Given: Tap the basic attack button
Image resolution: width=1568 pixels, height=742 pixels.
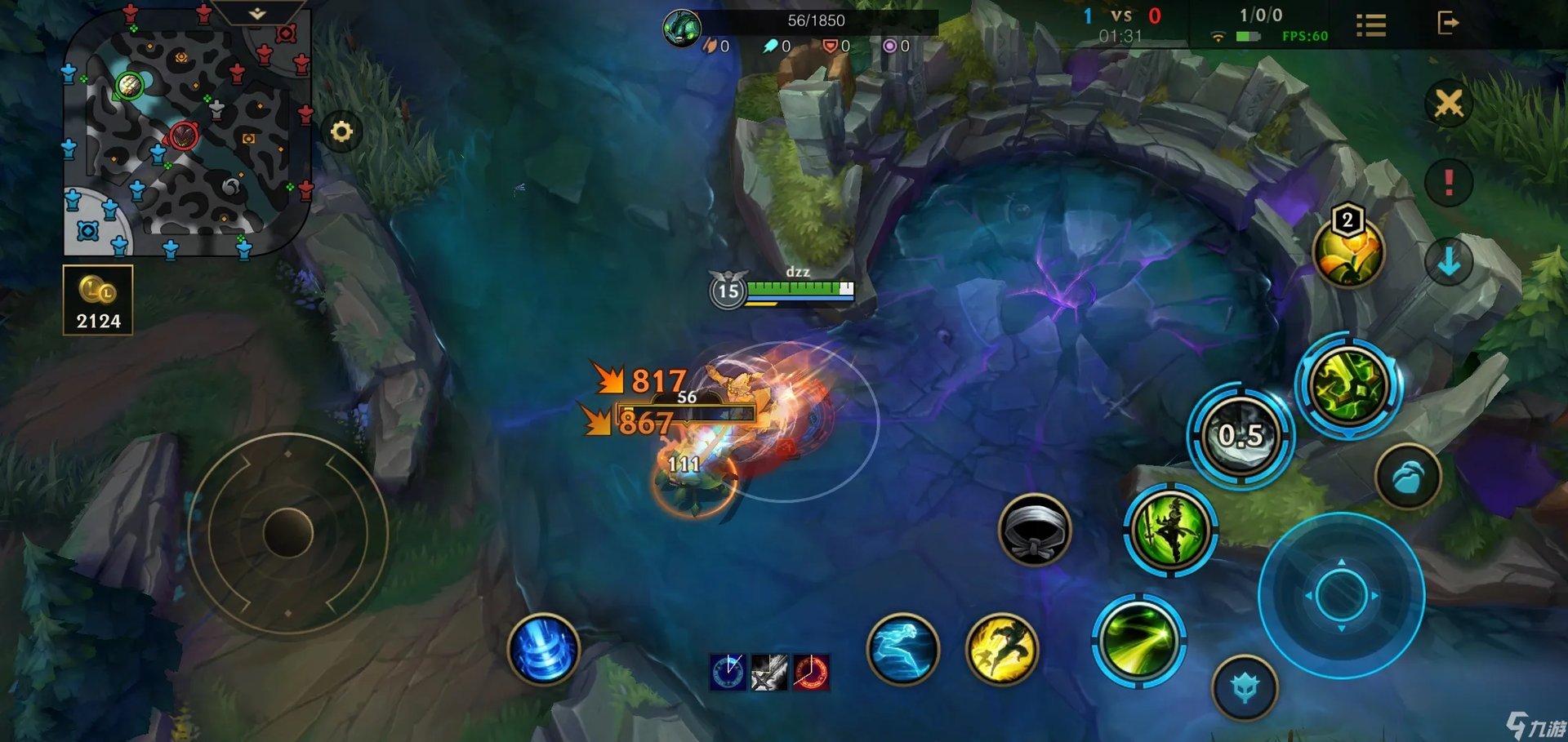Looking at the screenshot, I should (x=1341, y=595).
